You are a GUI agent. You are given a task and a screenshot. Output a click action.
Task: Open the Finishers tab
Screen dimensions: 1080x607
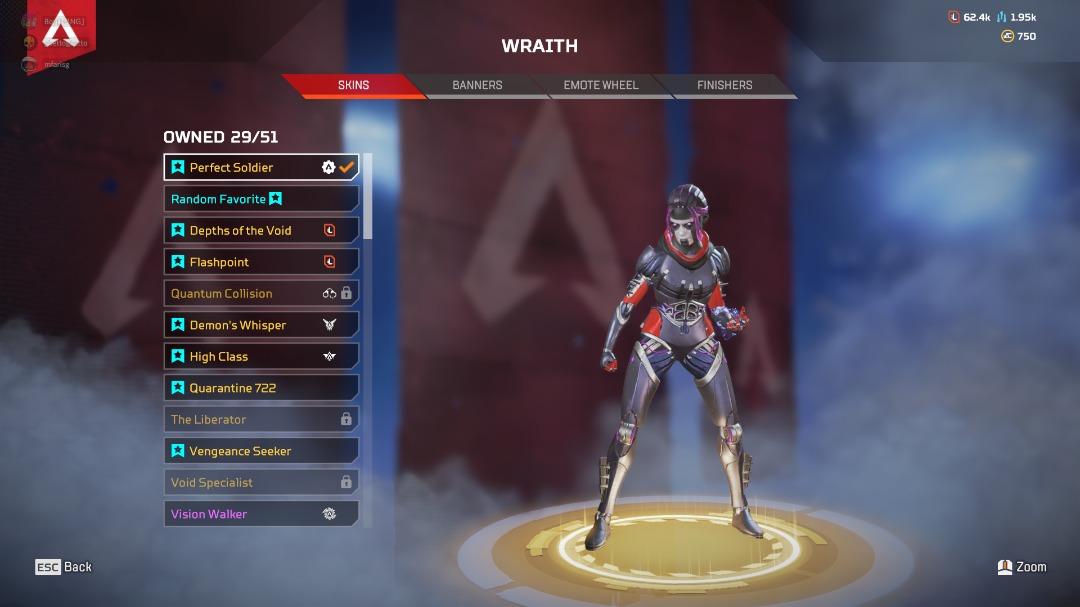724,85
